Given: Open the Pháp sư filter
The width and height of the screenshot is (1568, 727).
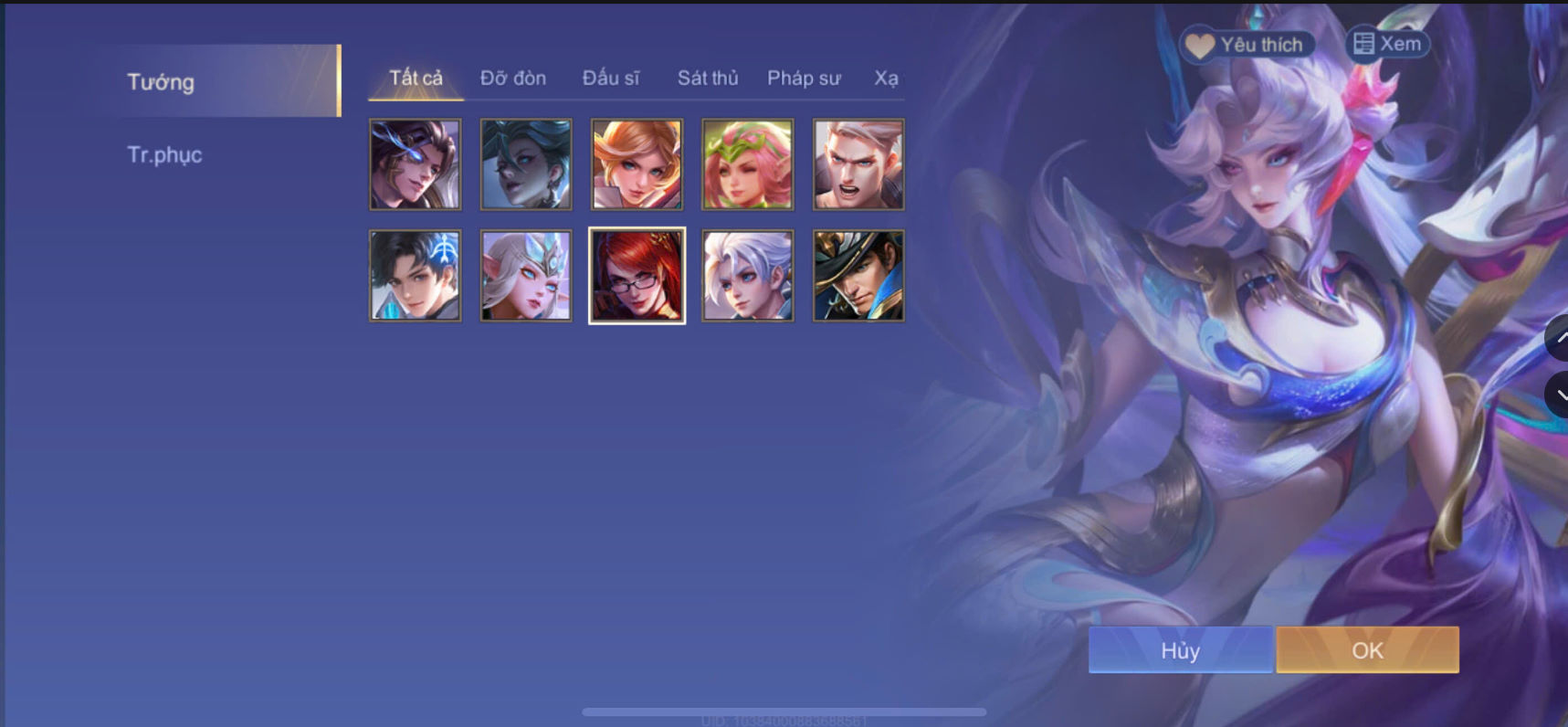Looking at the screenshot, I should (x=804, y=79).
